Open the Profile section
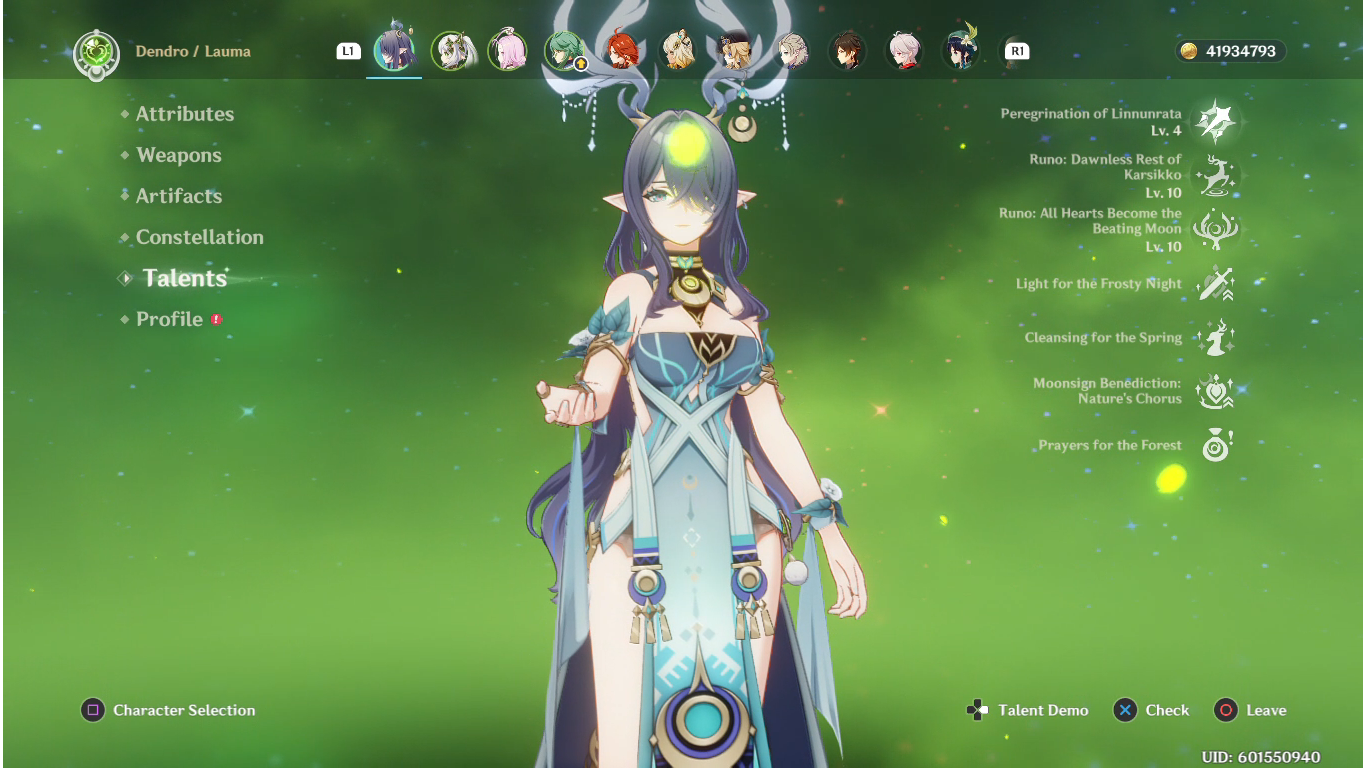 click(170, 319)
